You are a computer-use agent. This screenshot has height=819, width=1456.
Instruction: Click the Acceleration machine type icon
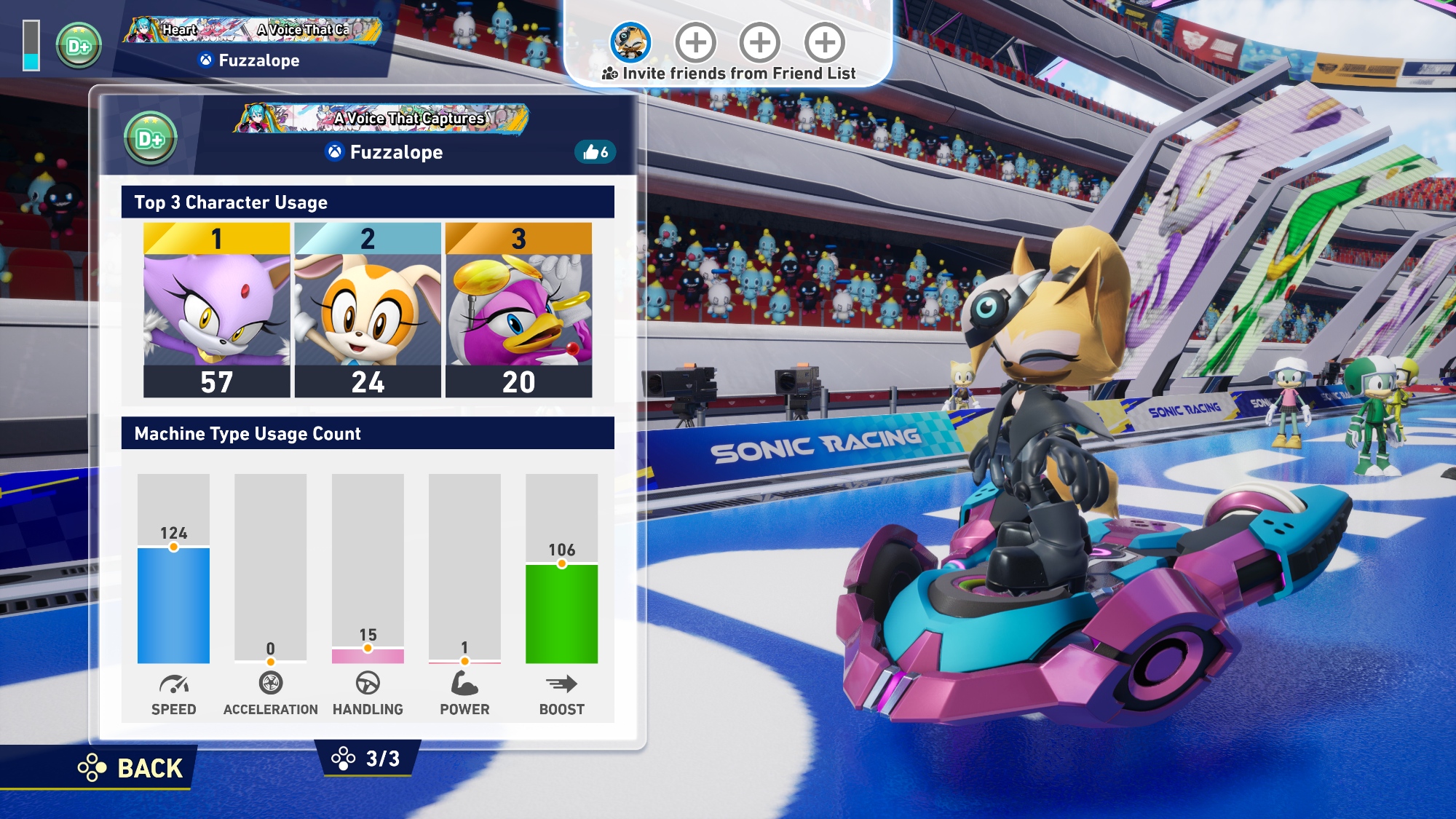coord(270,683)
